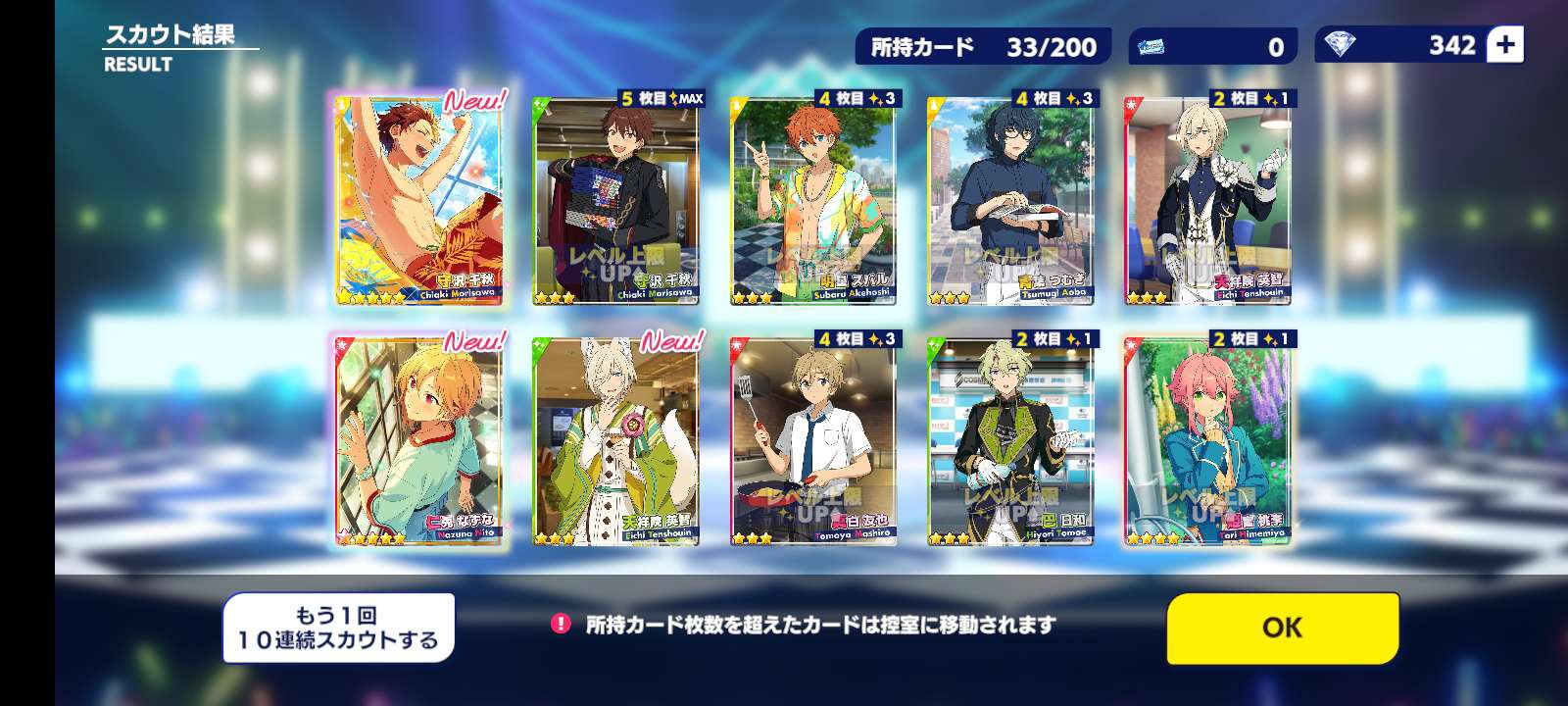The image size is (1568, 706).
Task: Select the Tomoya Mashiro cooking card
Action: [x=813, y=440]
